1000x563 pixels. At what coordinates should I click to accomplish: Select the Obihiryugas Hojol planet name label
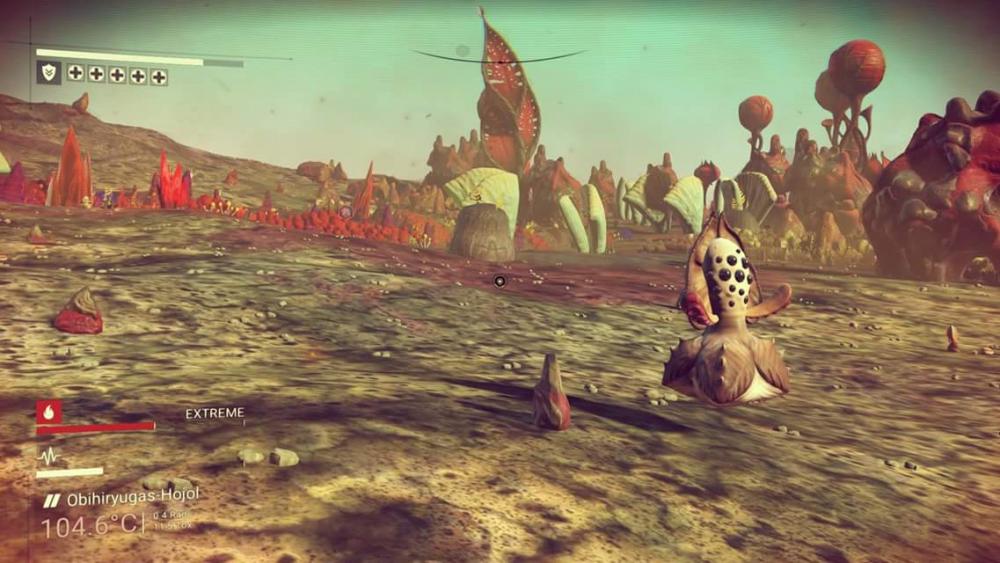(132, 497)
